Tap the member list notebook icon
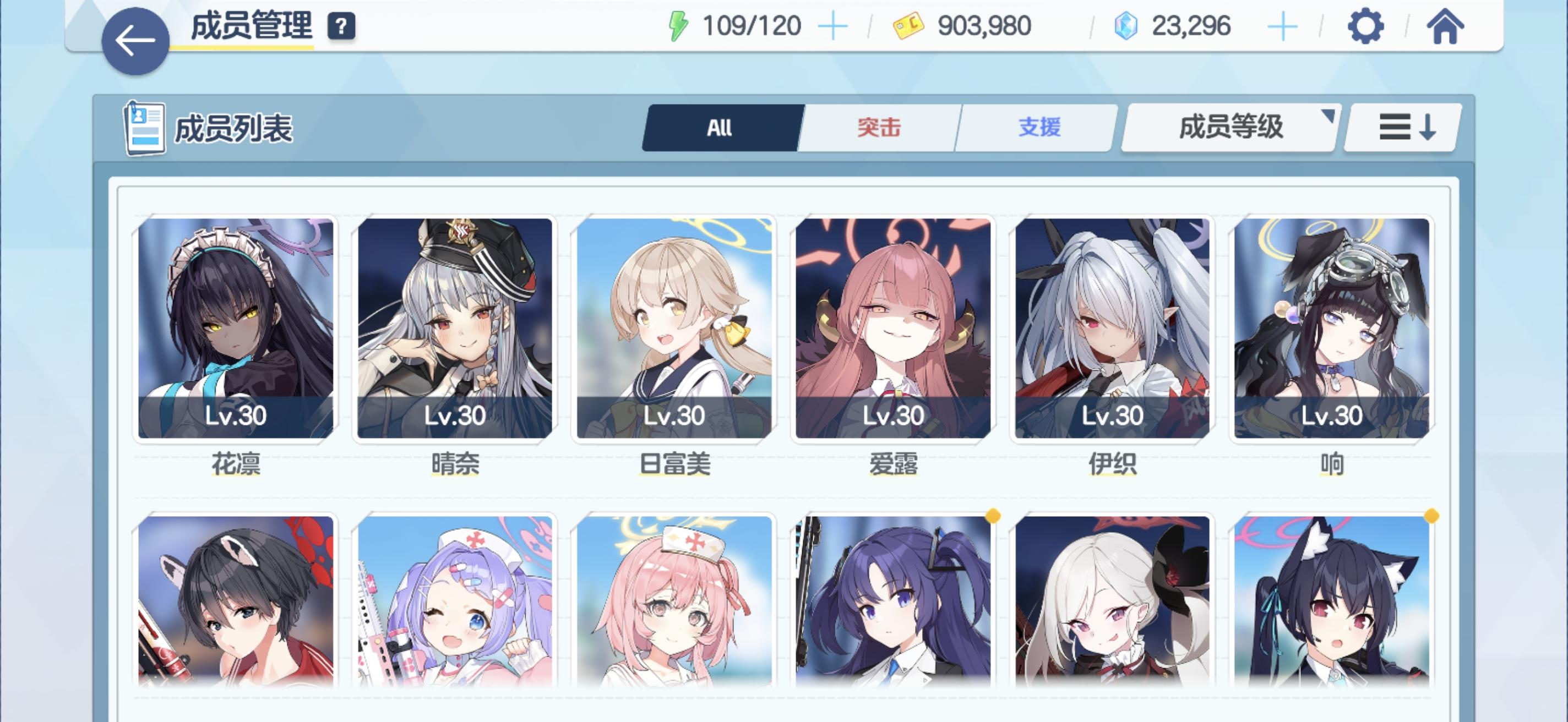The height and width of the screenshot is (722, 1568). [144, 128]
